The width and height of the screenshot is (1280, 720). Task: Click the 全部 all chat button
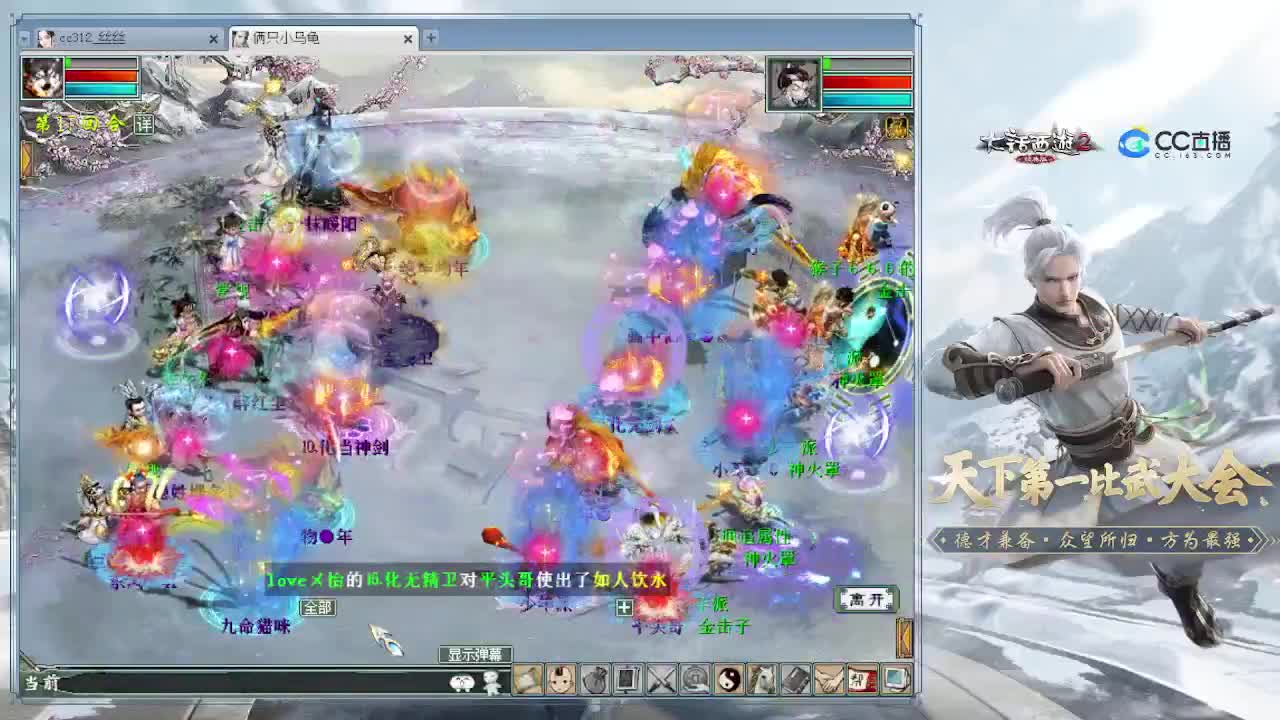pyautogui.click(x=316, y=607)
